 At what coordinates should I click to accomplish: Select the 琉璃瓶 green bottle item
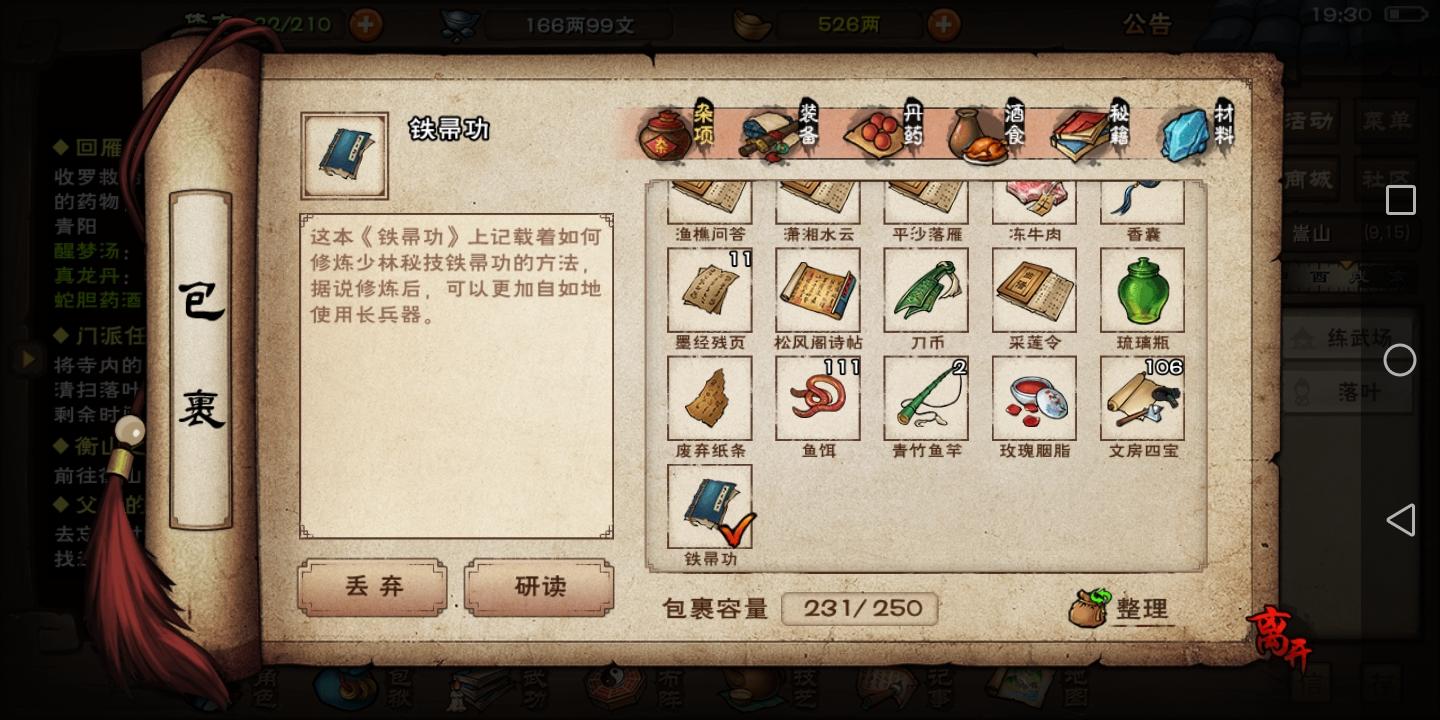1142,289
